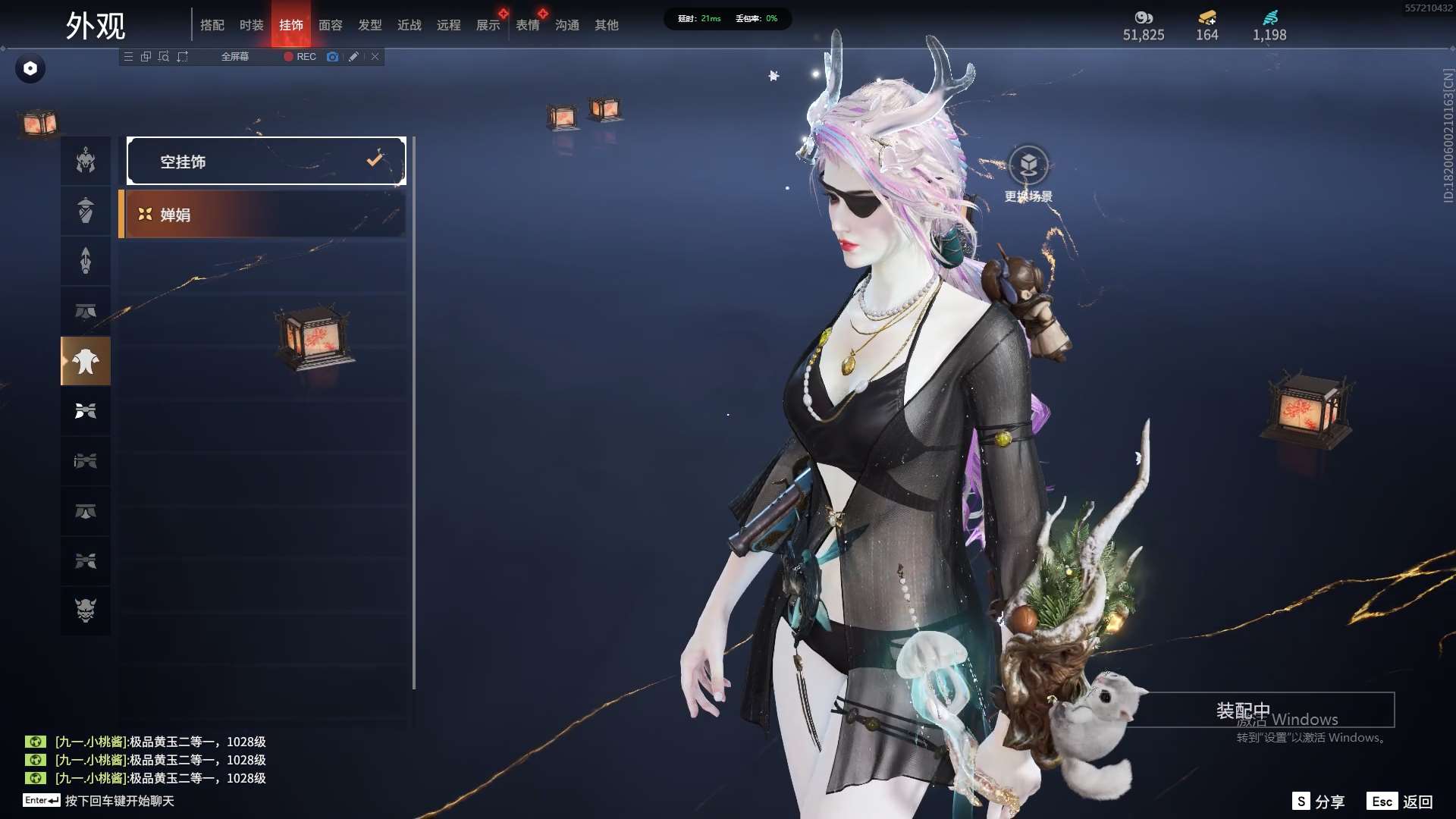
Task: Select the 沟通 communication tab
Action: click(x=567, y=25)
